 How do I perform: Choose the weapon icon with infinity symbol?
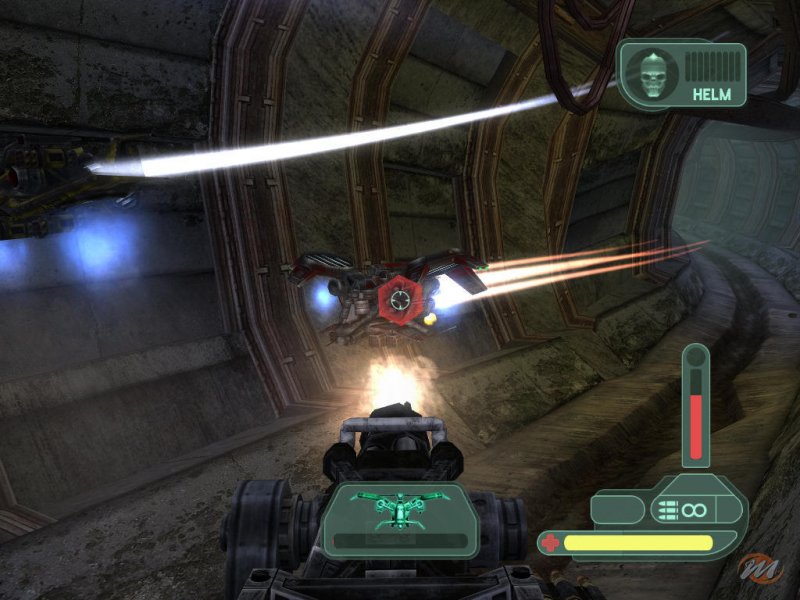point(680,510)
